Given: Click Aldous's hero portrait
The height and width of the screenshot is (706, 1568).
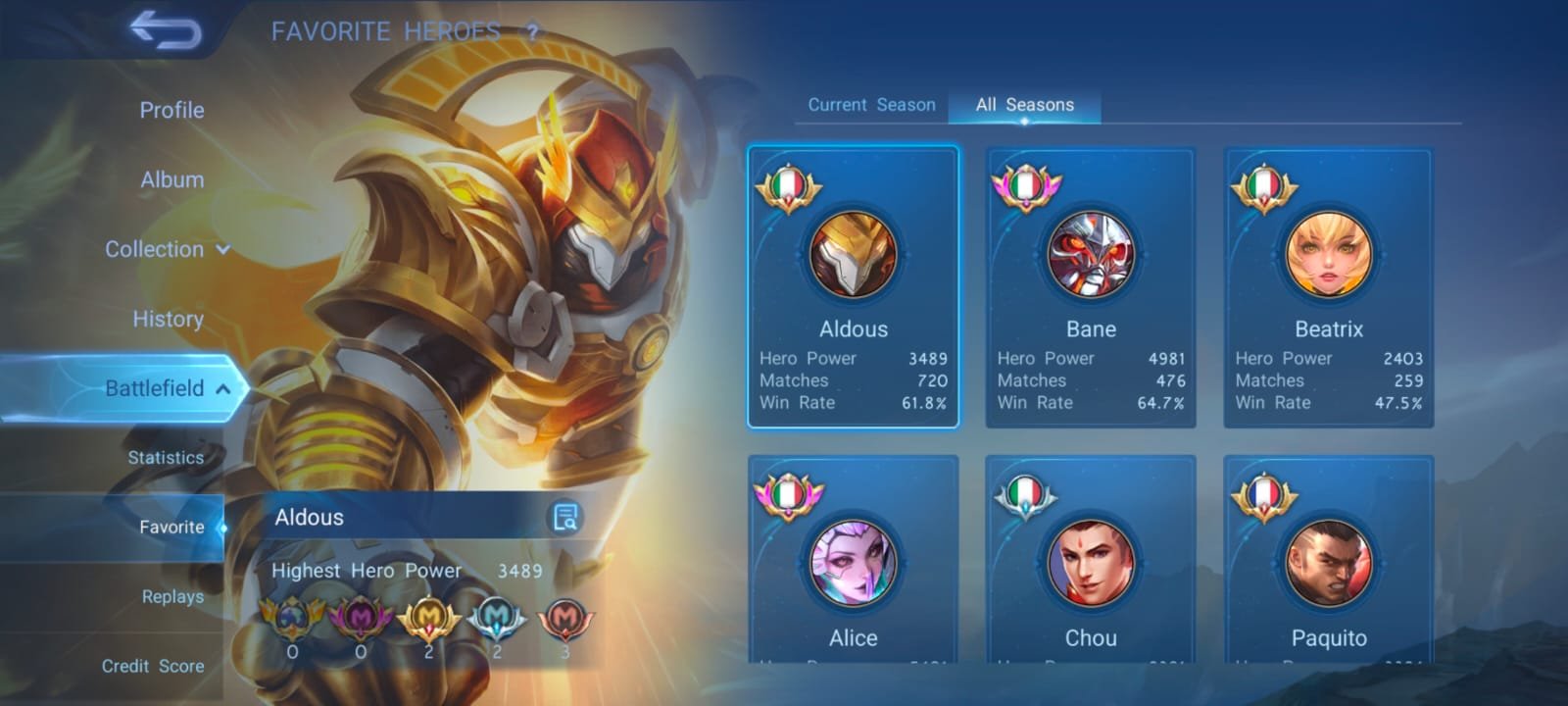Looking at the screenshot, I should click(x=853, y=256).
